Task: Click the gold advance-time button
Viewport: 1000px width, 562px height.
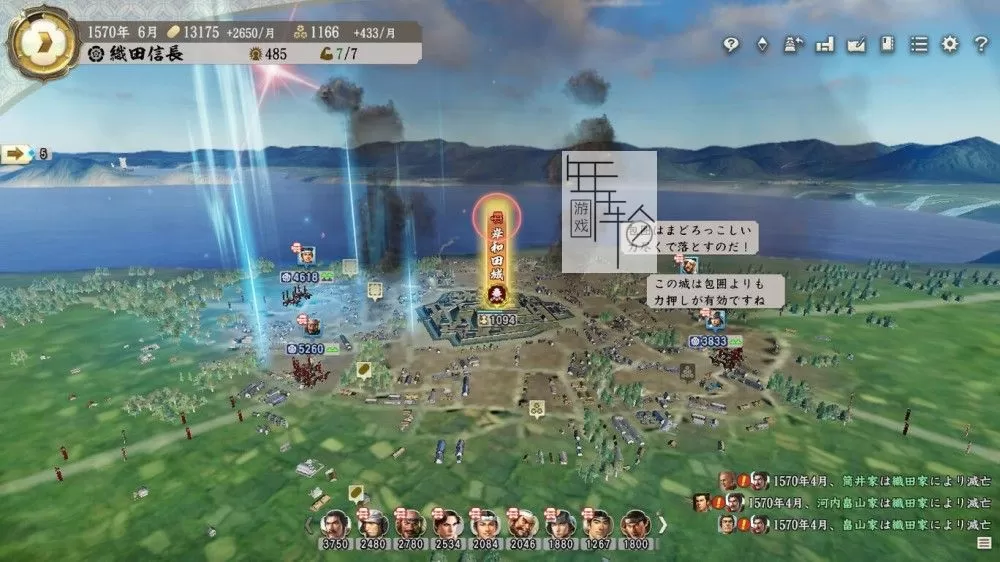Action: pyautogui.click(x=42, y=42)
